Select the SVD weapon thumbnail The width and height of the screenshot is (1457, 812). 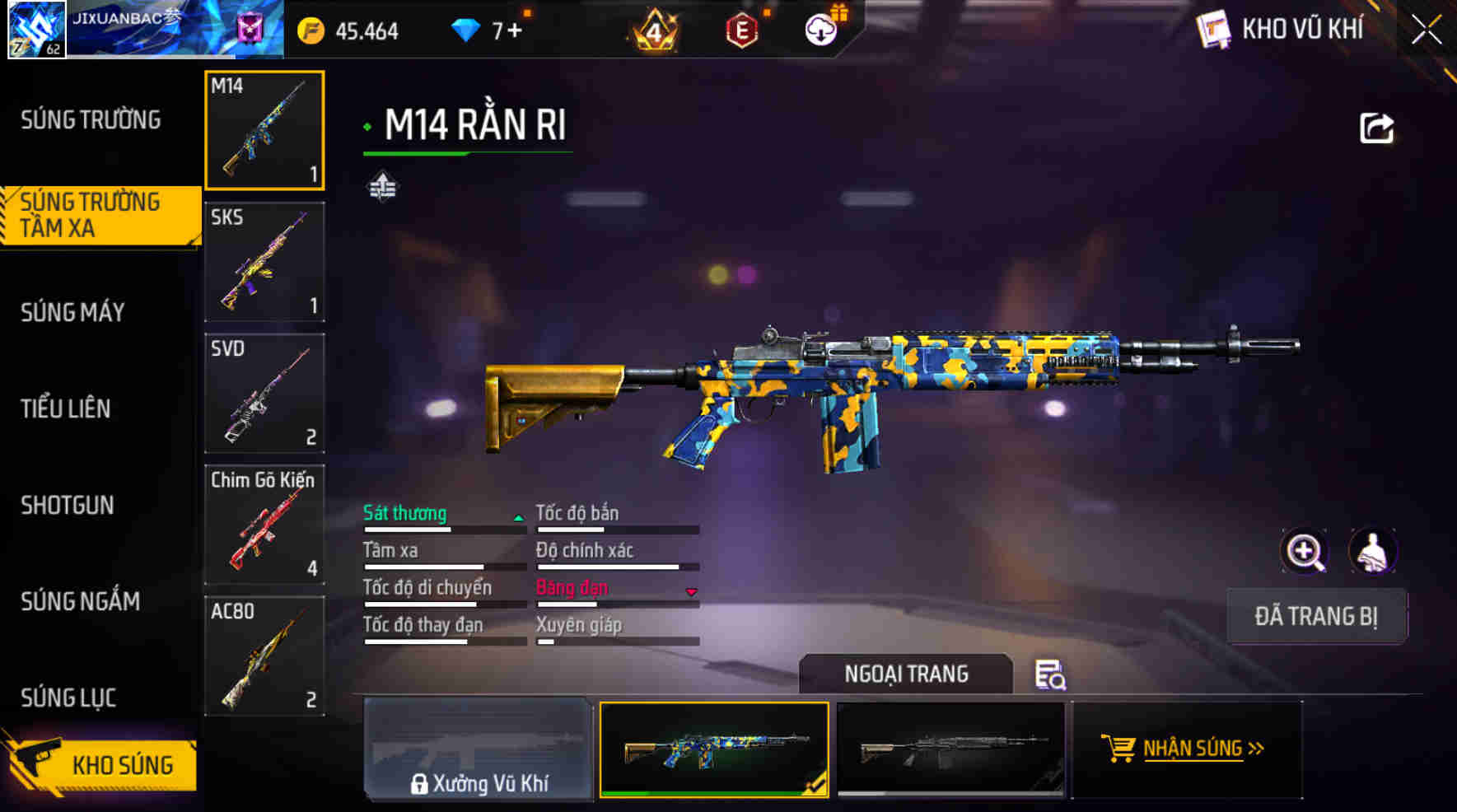264,395
